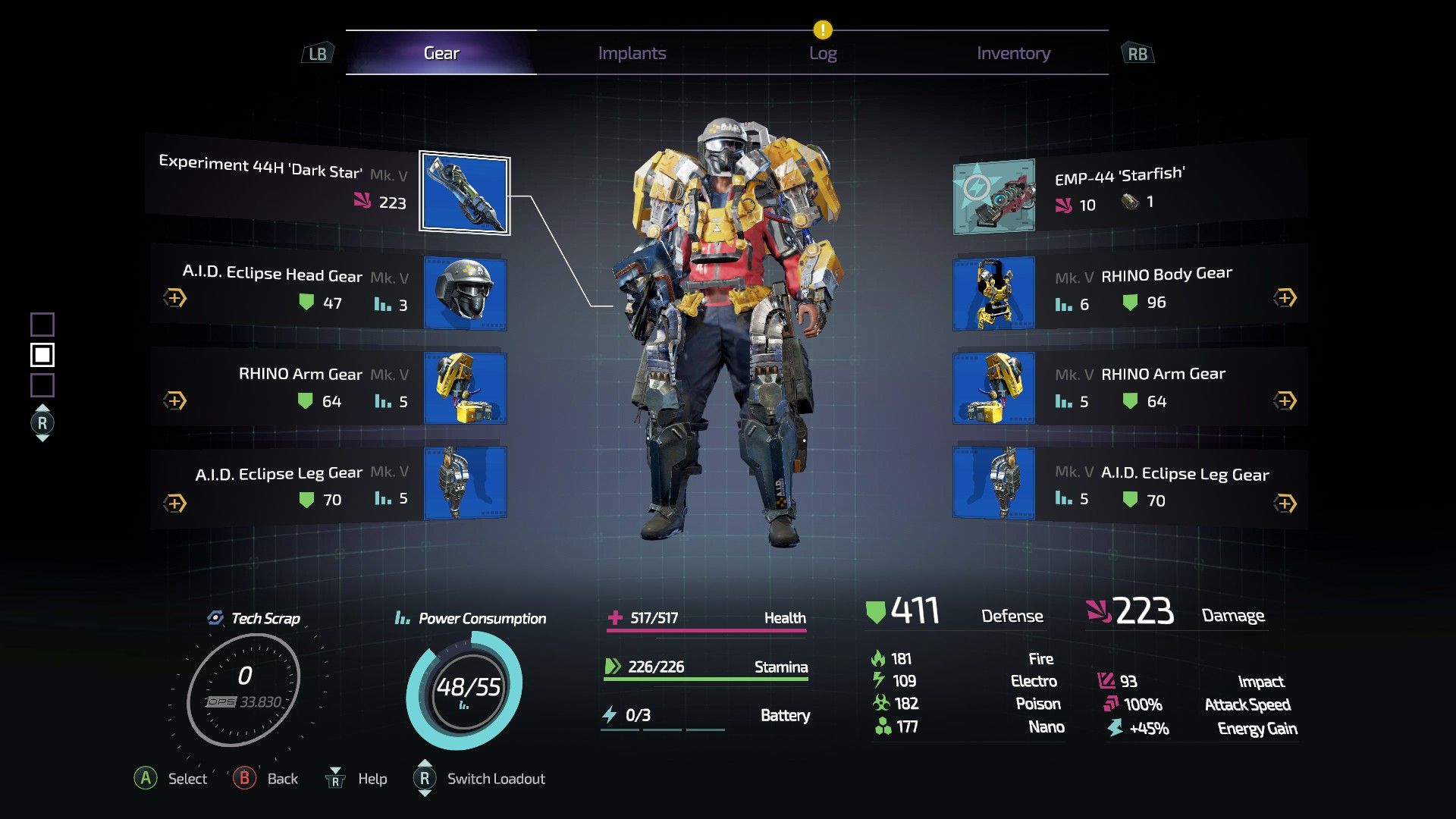Select the Experiment 44H 'Dark Star' weapon slot

[x=464, y=194]
